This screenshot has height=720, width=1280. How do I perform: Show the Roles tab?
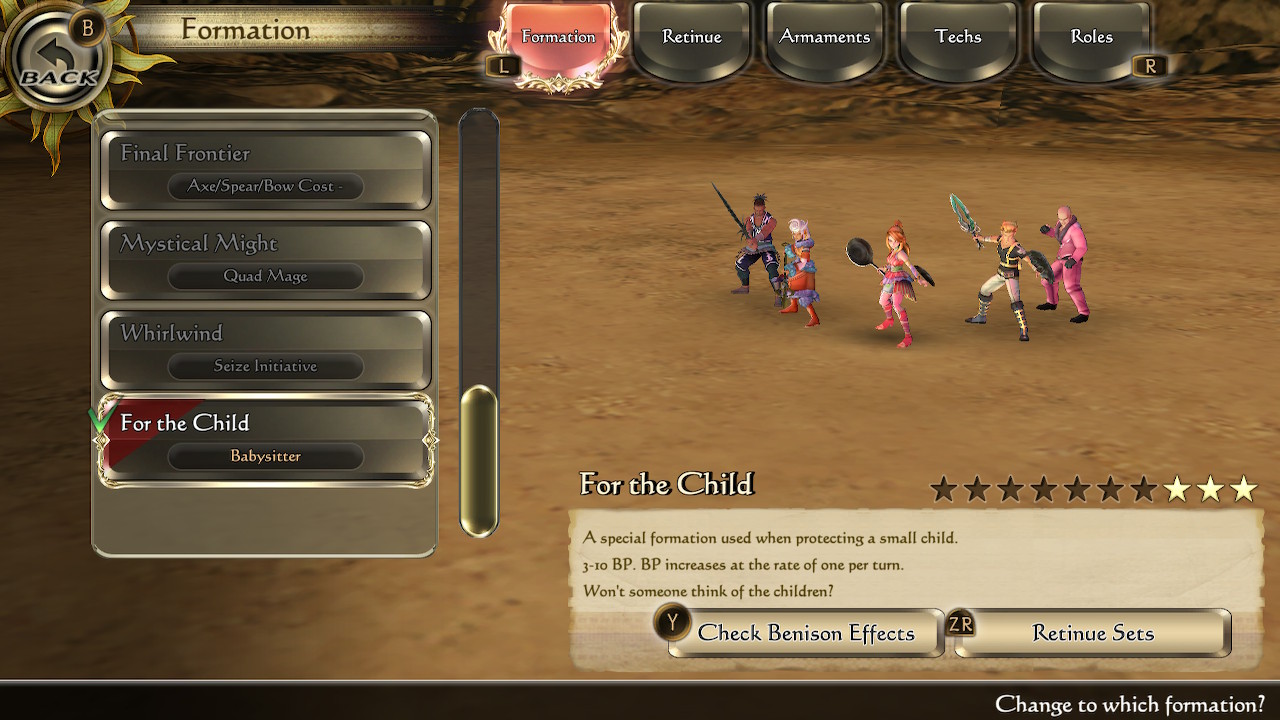coord(1091,38)
